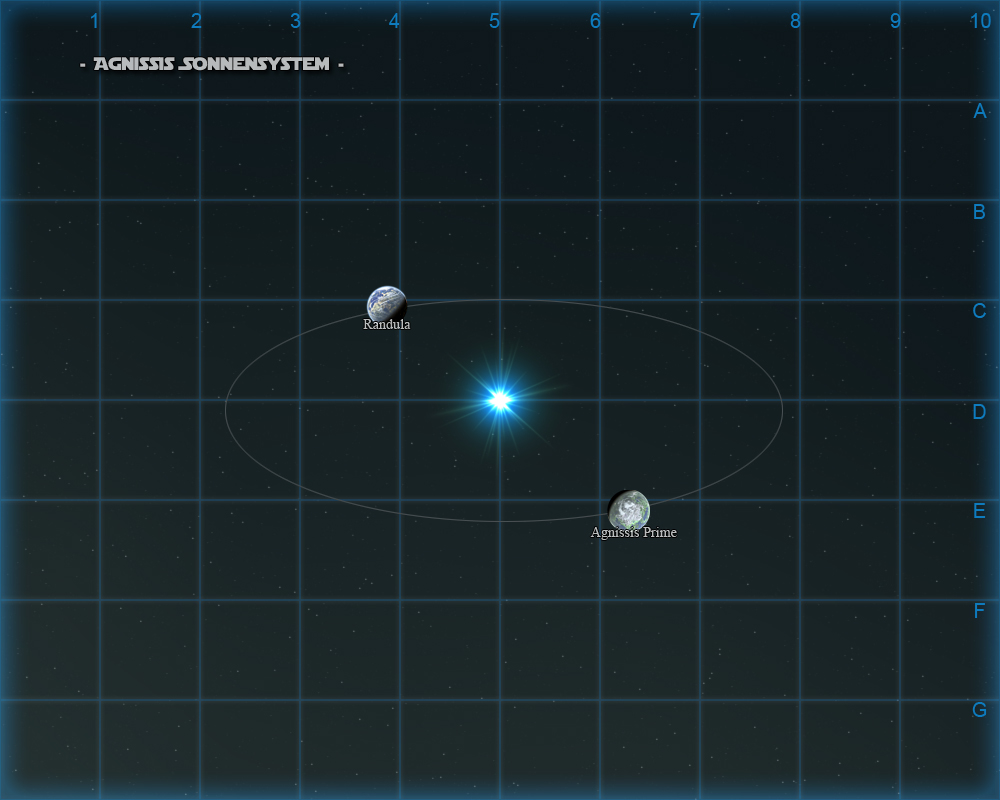The width and height of the screenshot is (1000, 800).
Task: Click the blue sun at the system's center
Action: click(x=499, y=400)
